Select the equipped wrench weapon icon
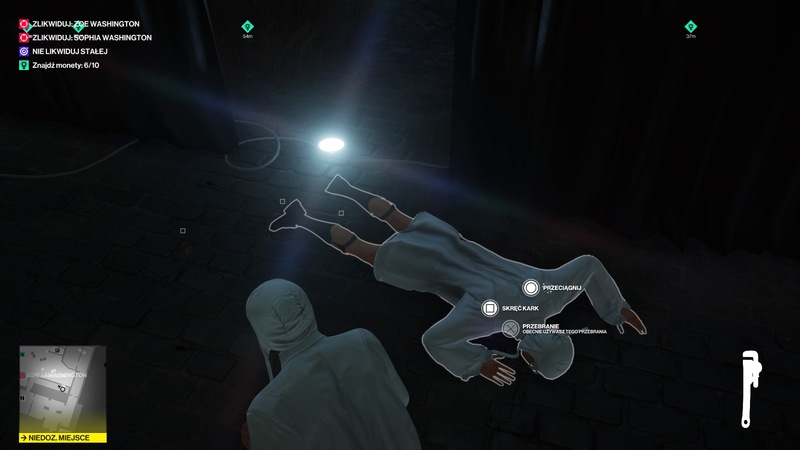The width and height of the screenshot is (800, 450). click(747, 390)
